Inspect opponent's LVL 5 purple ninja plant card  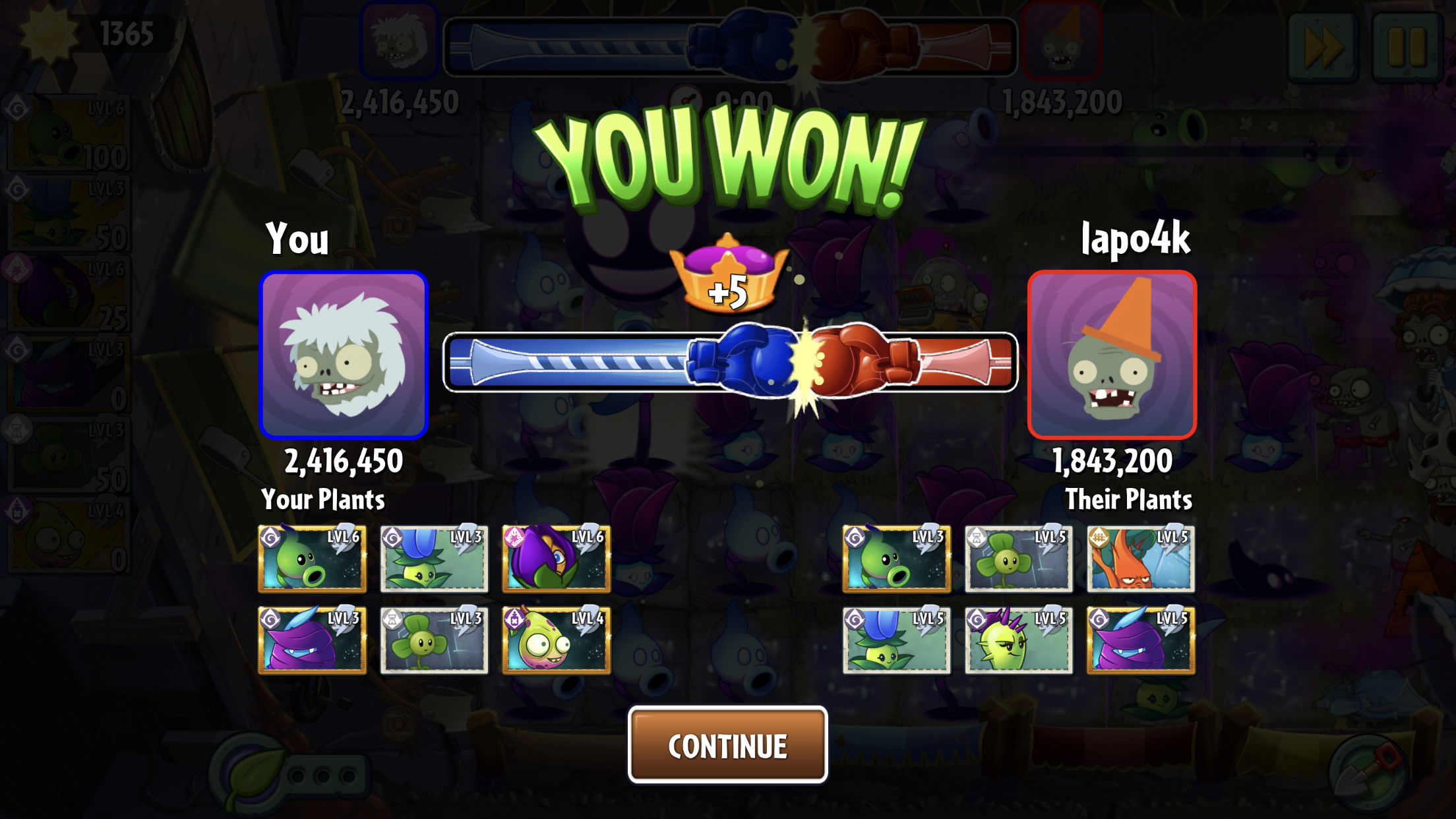1140,640
